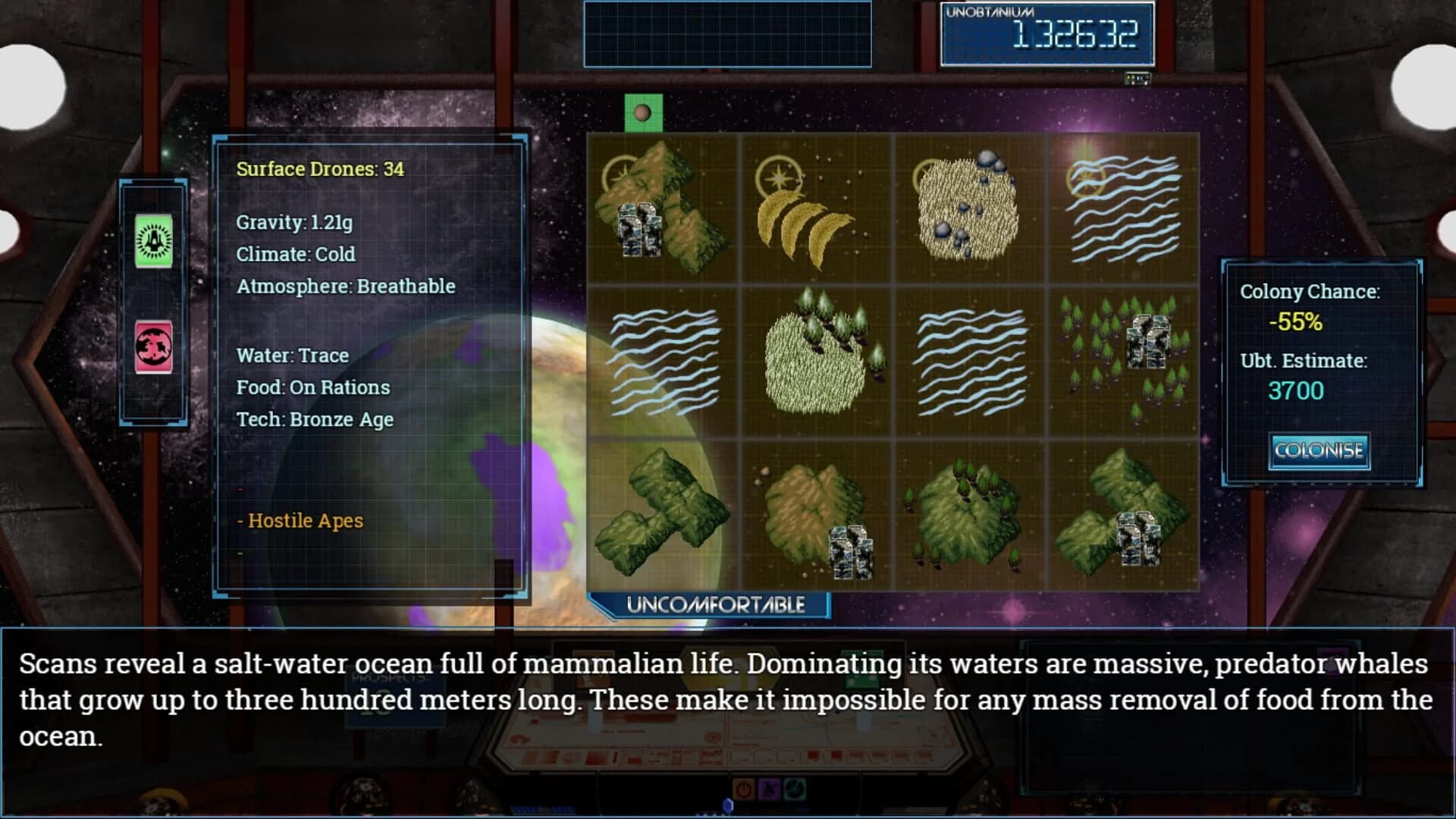The height and width of the screenshot is (819, 1456).
Task: Click the green turbine icon in the bottom console
Action: [x=795, y=789]
